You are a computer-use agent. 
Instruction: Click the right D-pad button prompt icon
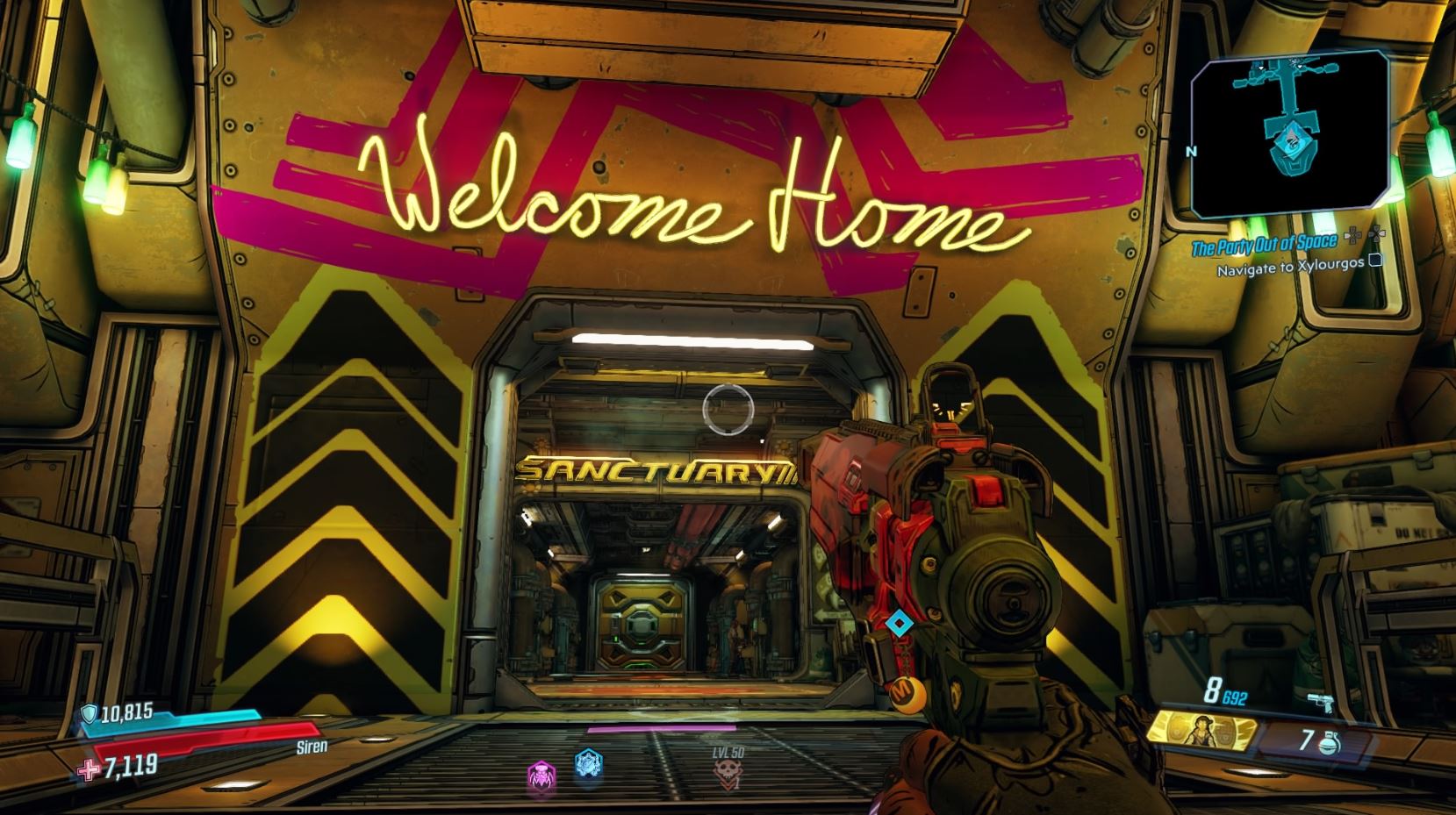coord(1378,235)
